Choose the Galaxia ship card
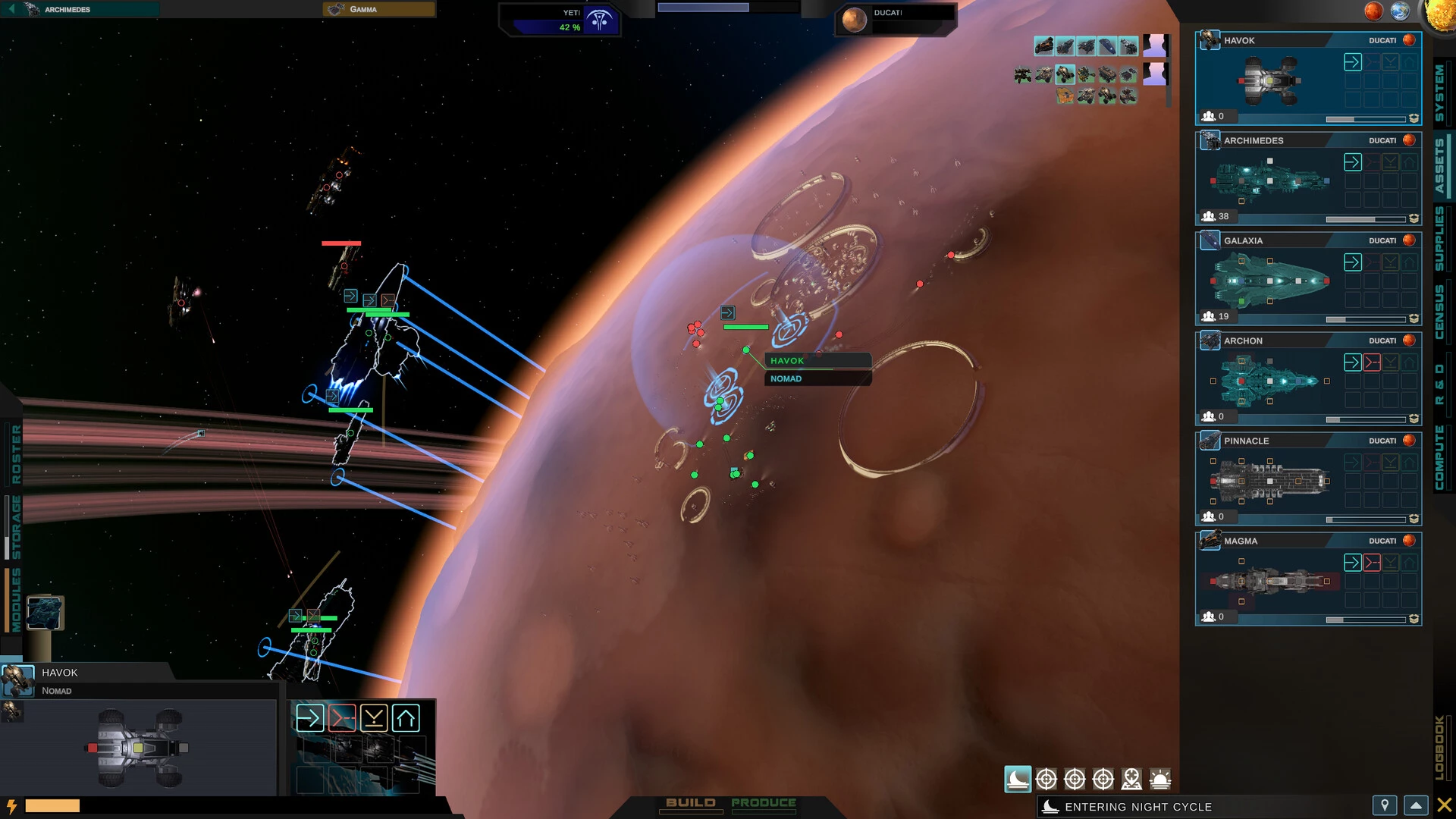 (1289, 280)
